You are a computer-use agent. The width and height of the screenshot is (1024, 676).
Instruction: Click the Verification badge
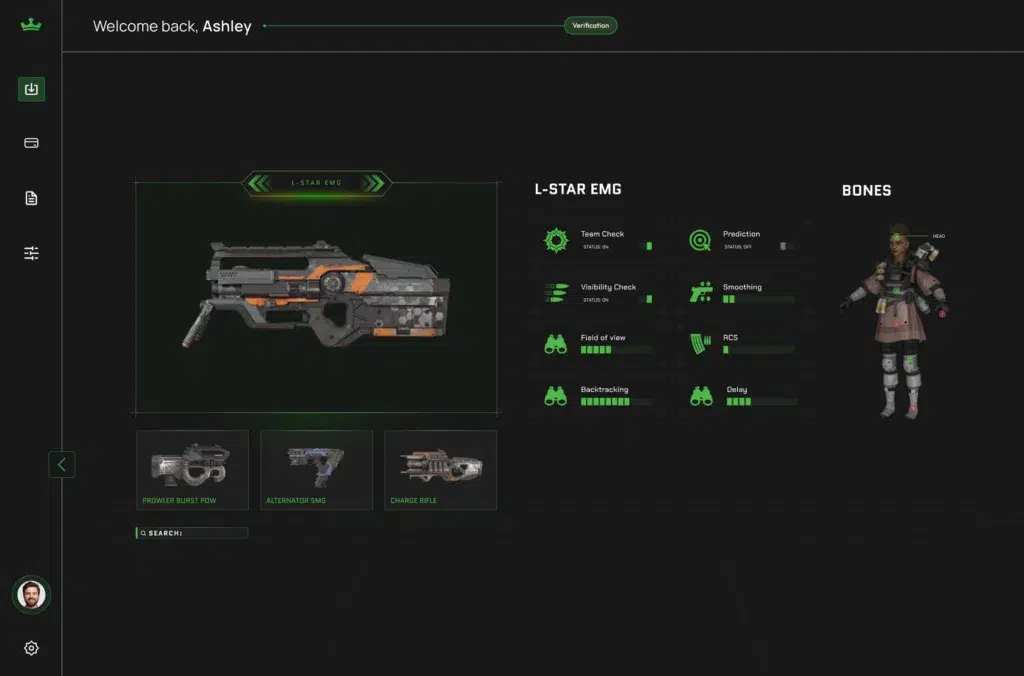(590, 25)
